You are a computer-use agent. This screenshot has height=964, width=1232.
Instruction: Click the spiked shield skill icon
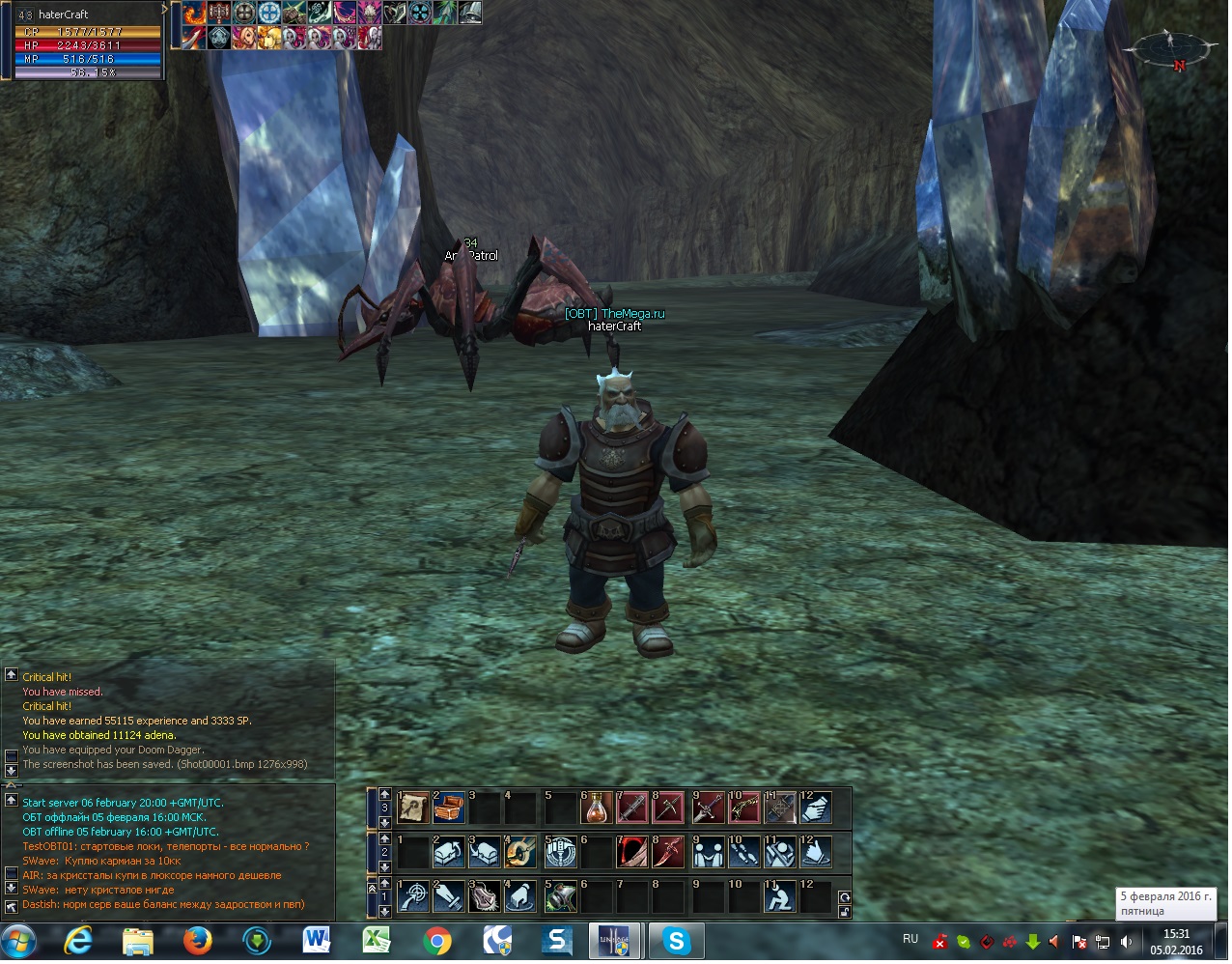tap(485, 897)
